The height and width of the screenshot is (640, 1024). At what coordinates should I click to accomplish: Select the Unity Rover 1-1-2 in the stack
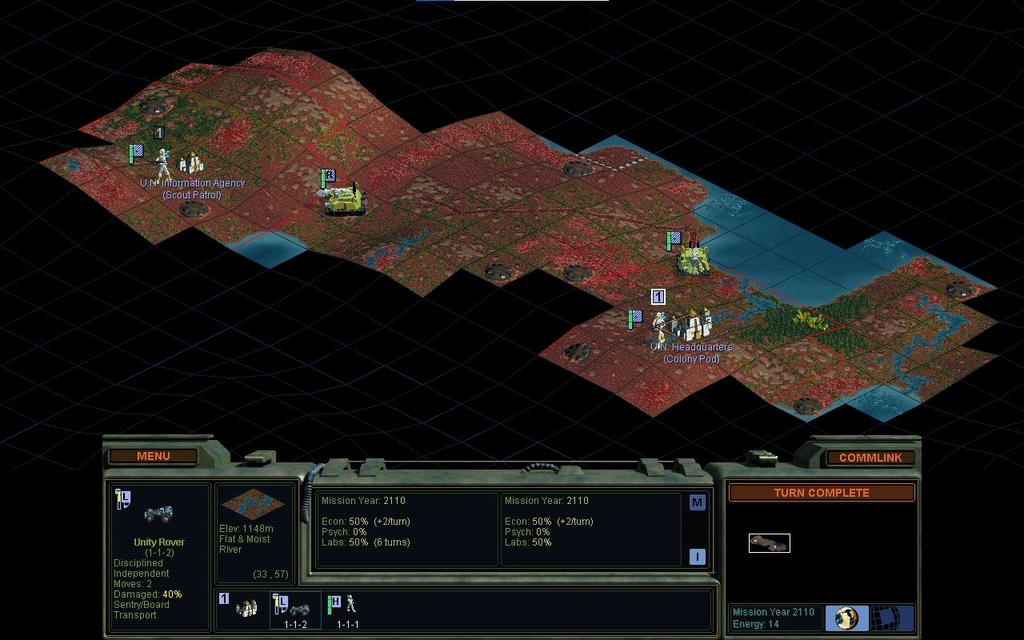[x=296, y=608]
